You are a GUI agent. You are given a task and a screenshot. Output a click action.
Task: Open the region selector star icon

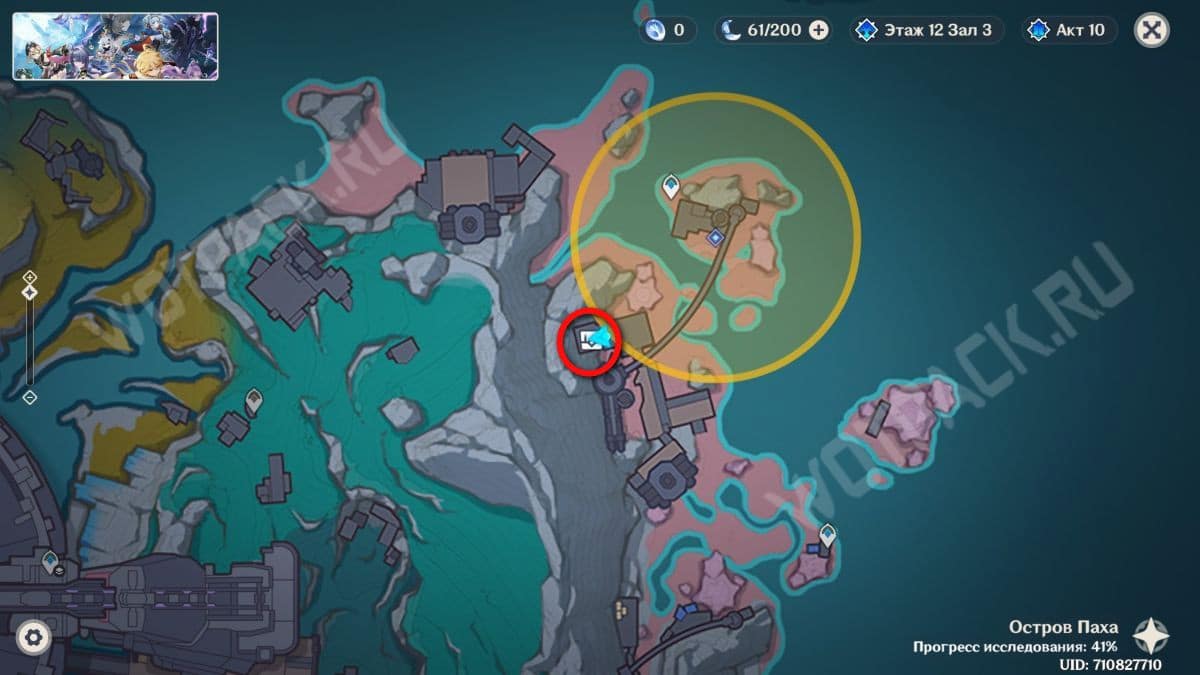coord(1150,635)
